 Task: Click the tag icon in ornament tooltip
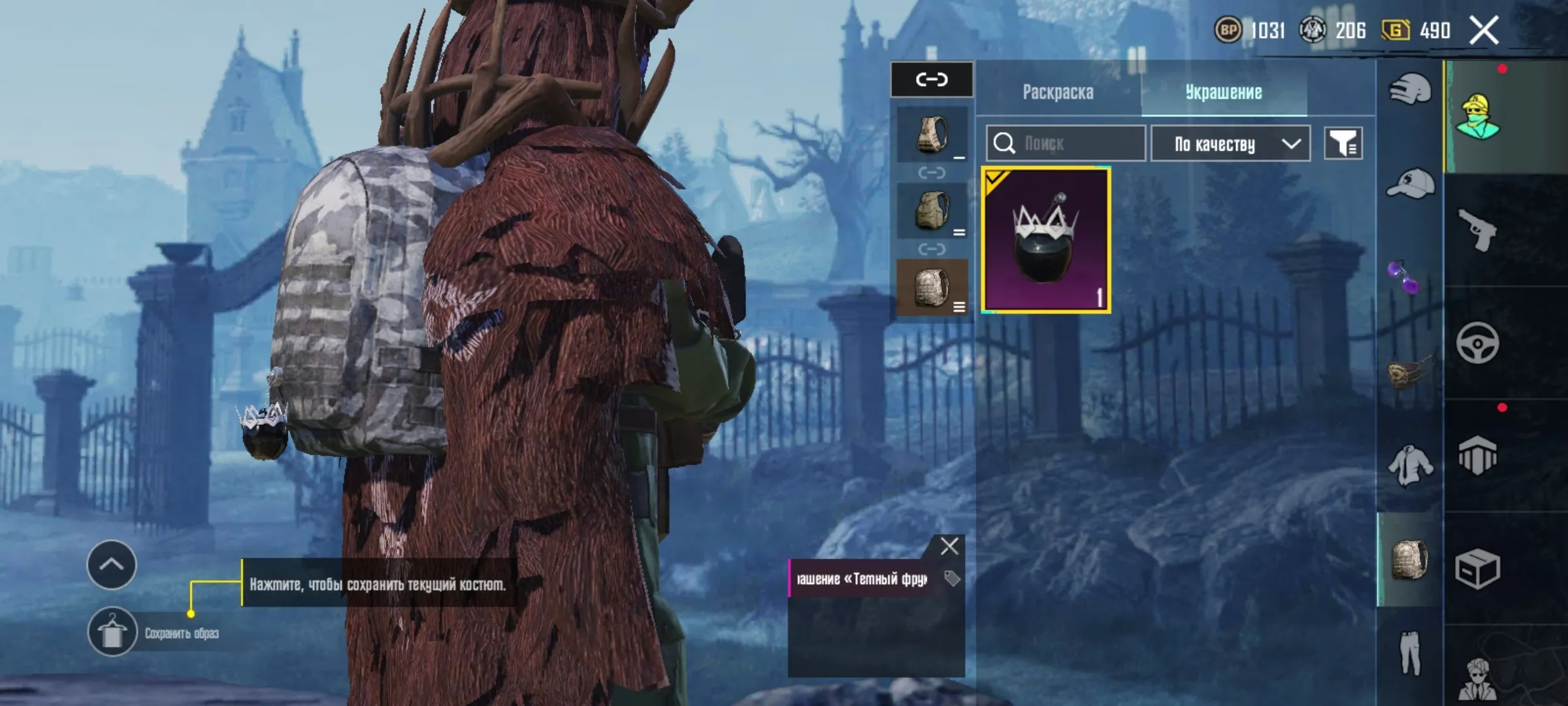click(x=952, y=578)
